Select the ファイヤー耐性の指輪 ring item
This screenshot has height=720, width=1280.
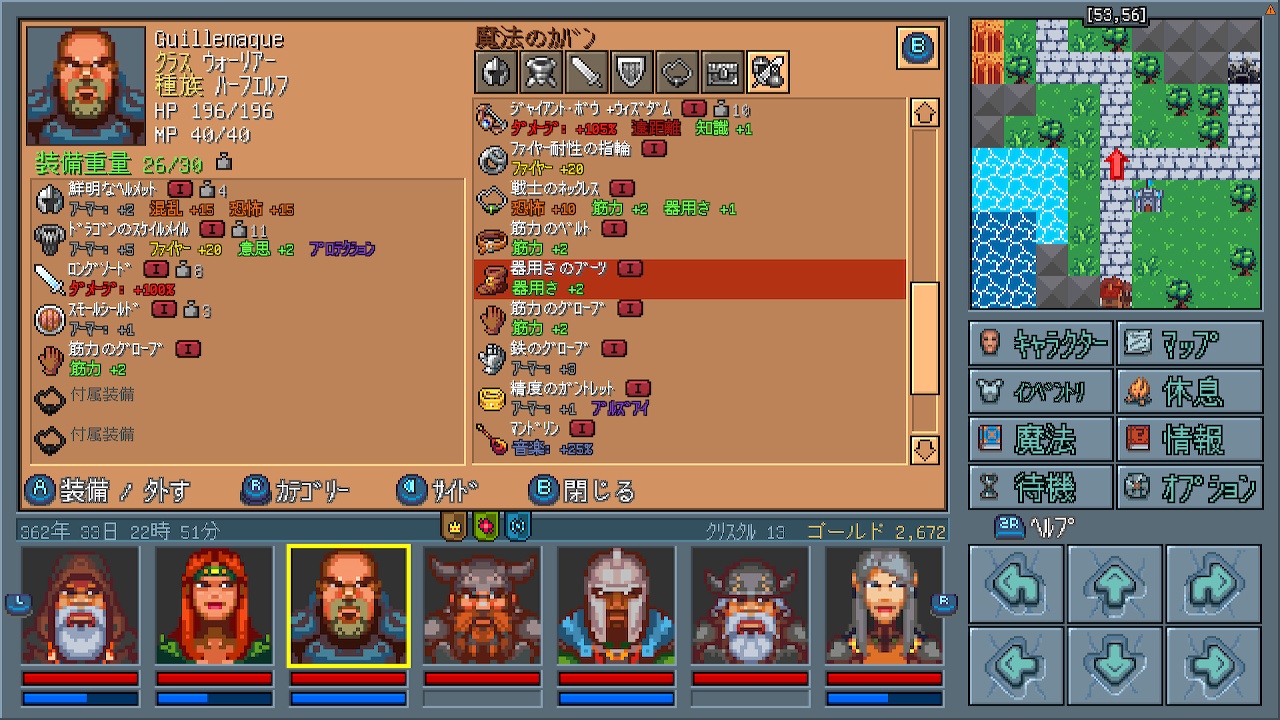click(x=689, y=159)
